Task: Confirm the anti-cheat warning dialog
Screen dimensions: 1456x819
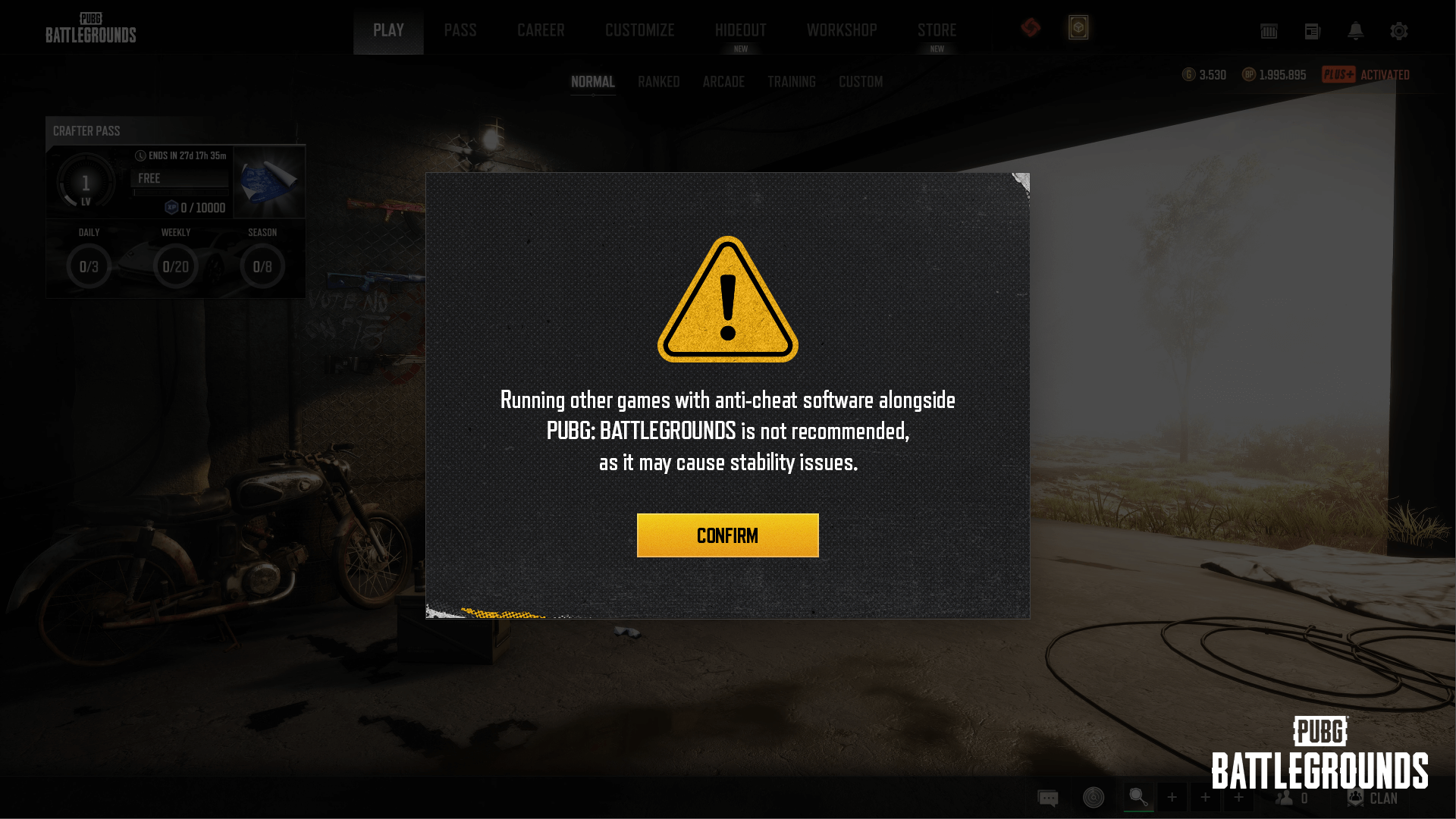Action: pyautogui.click(x=727, y=535)
